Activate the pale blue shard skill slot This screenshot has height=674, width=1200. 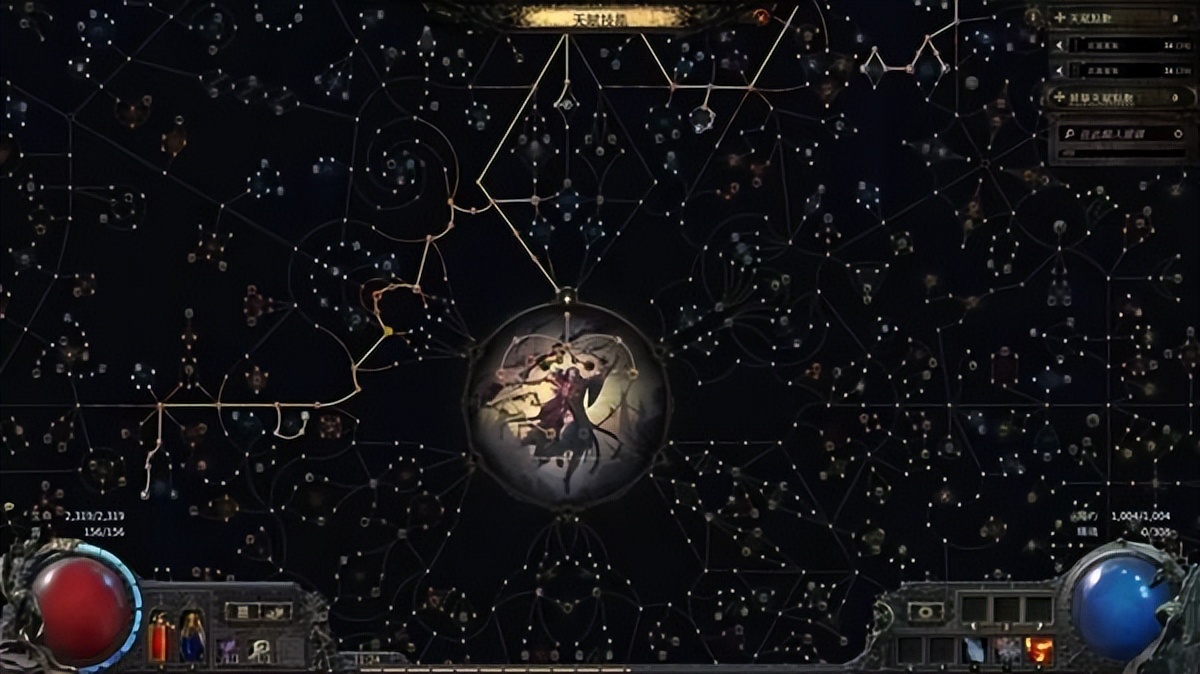pyautogui.click(x=975, y=650)
